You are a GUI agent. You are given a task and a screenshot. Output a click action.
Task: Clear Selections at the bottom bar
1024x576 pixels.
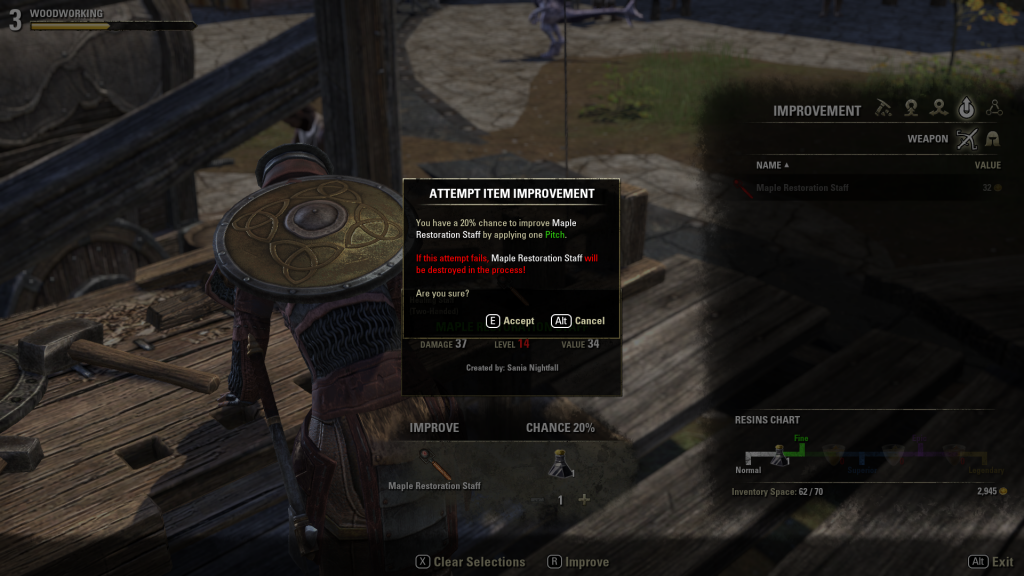point(470,562)
